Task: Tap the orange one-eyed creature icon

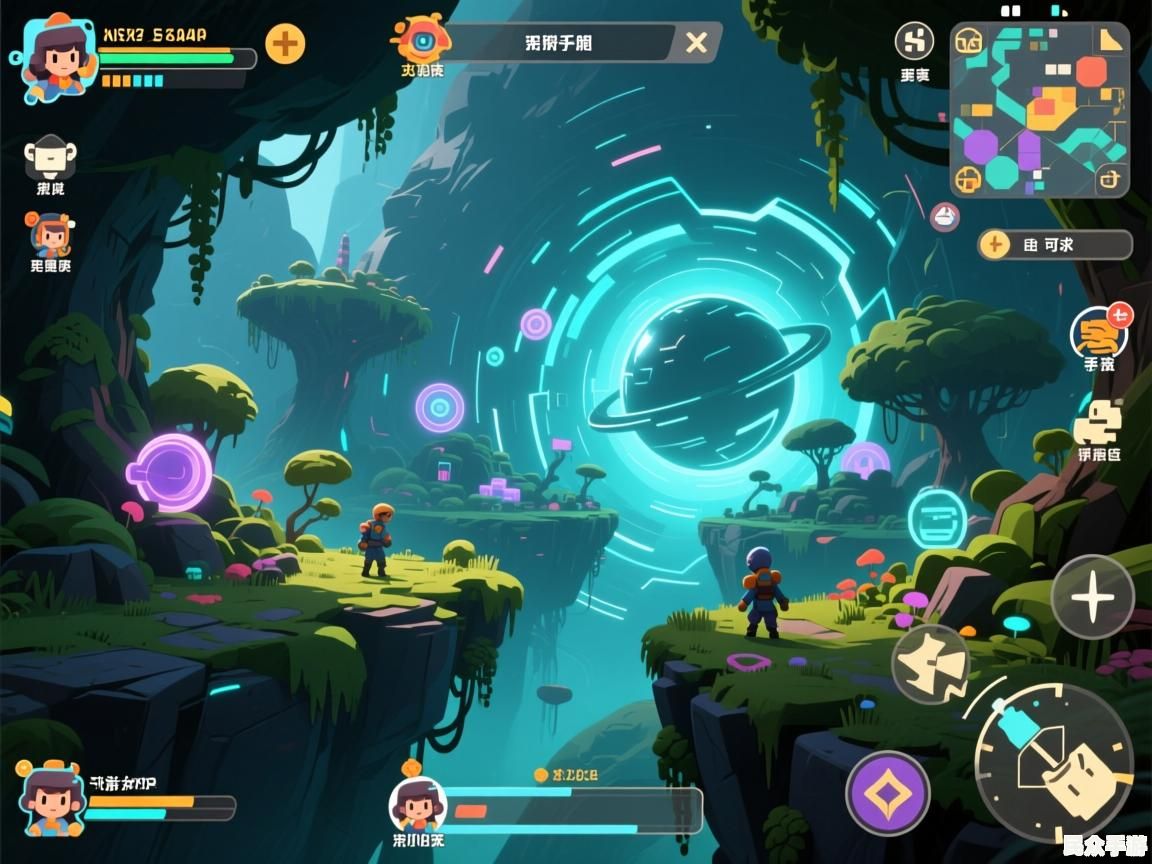Action: tap(423, 39)
